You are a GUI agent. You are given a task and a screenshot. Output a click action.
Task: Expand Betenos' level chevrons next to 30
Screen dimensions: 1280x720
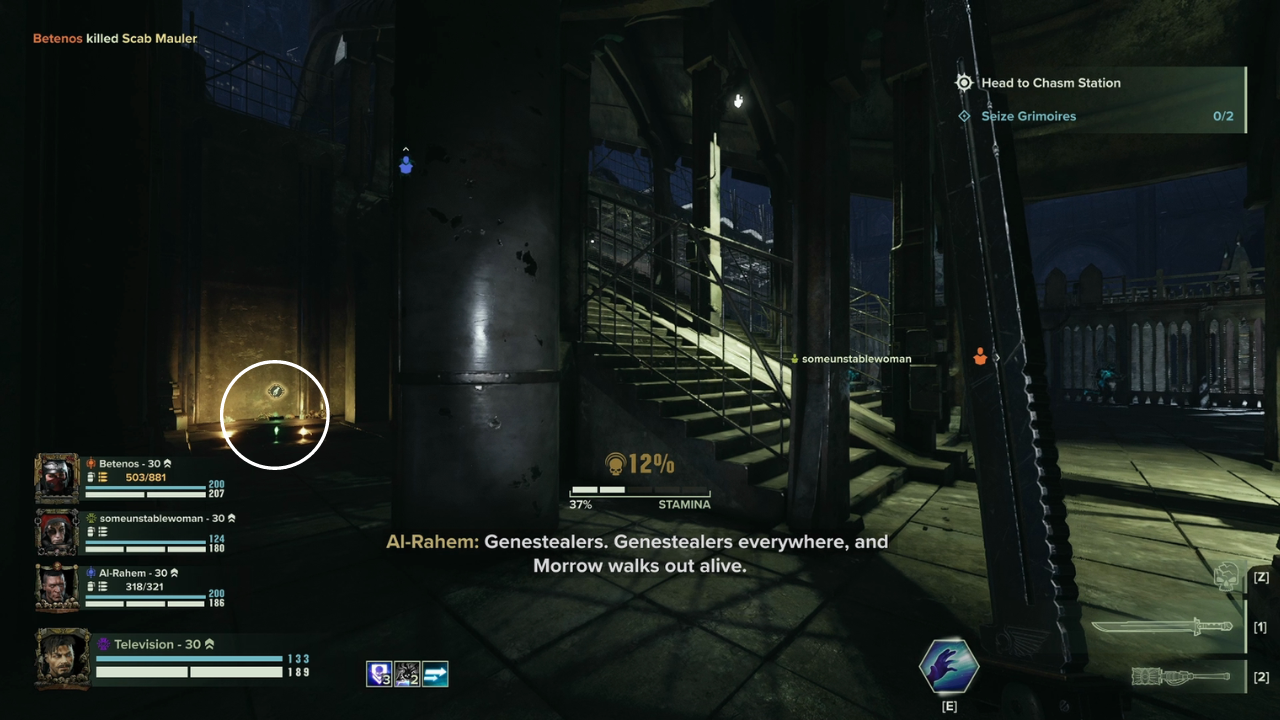[x=168, y=463]
